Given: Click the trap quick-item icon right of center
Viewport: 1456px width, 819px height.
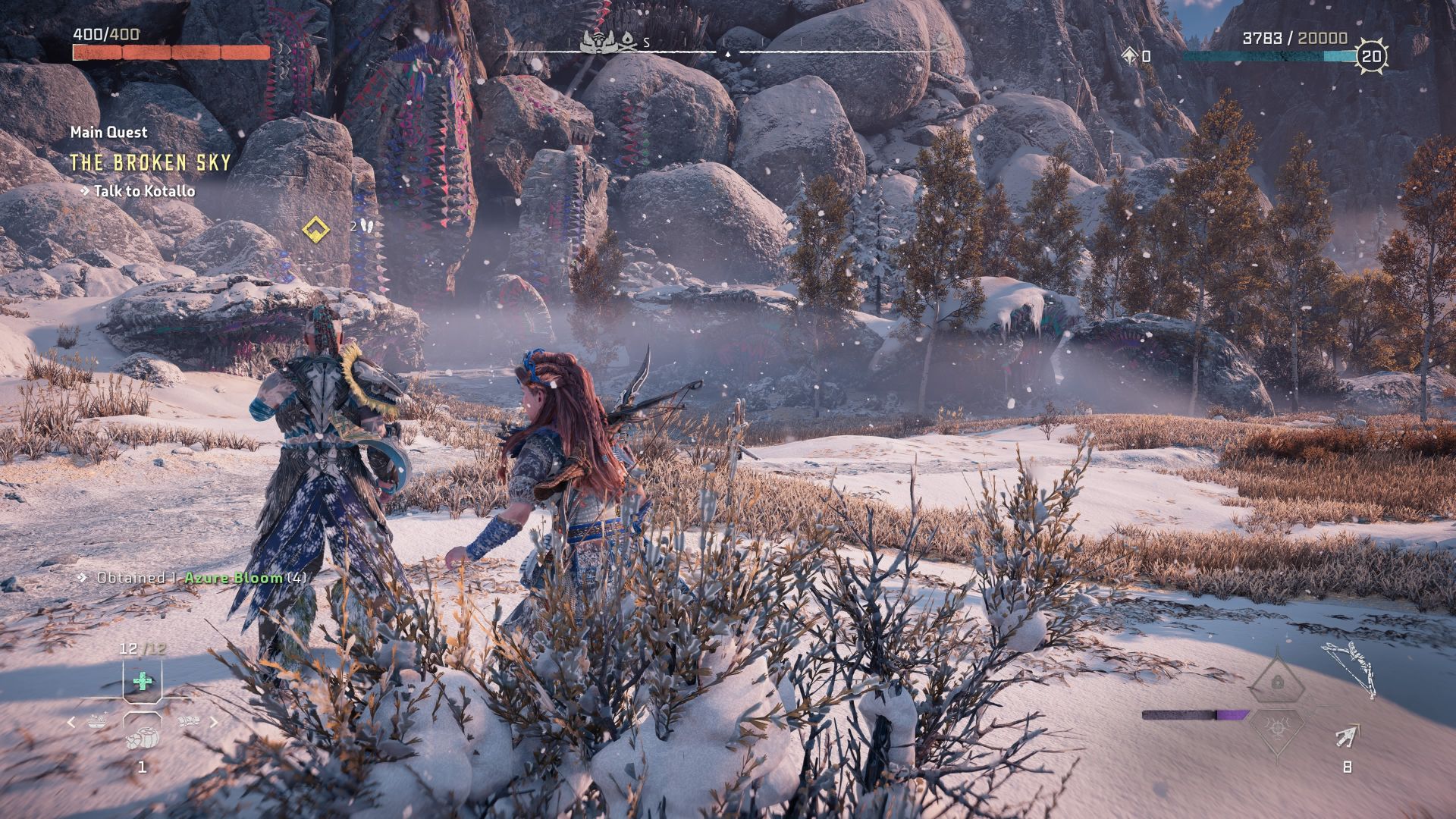Looking at the screenshot, I should click(x=189, y=721).
